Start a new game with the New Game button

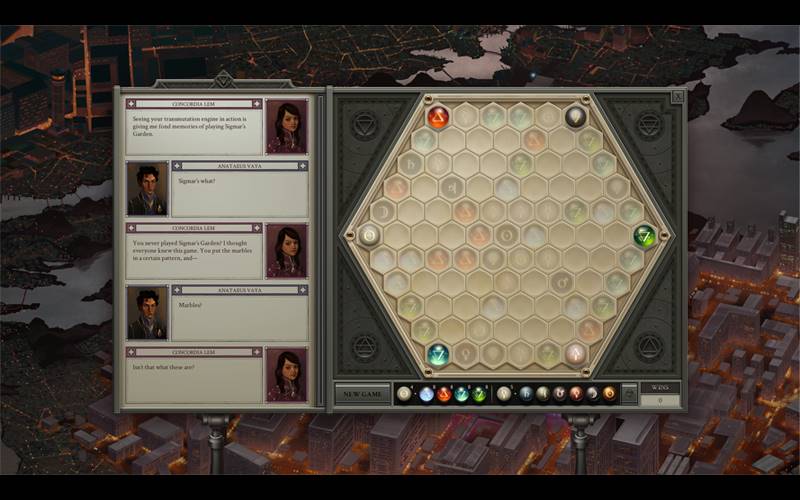click(x=362, y=394)
